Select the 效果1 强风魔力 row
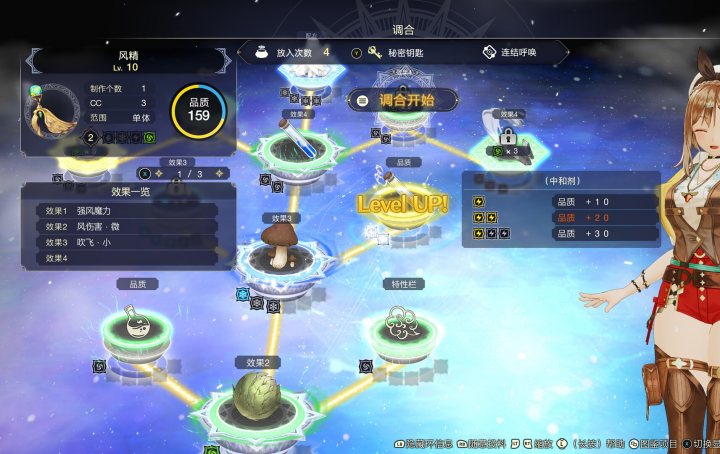The width and height of the screenshot is (720, 454). tap(129, 211)
